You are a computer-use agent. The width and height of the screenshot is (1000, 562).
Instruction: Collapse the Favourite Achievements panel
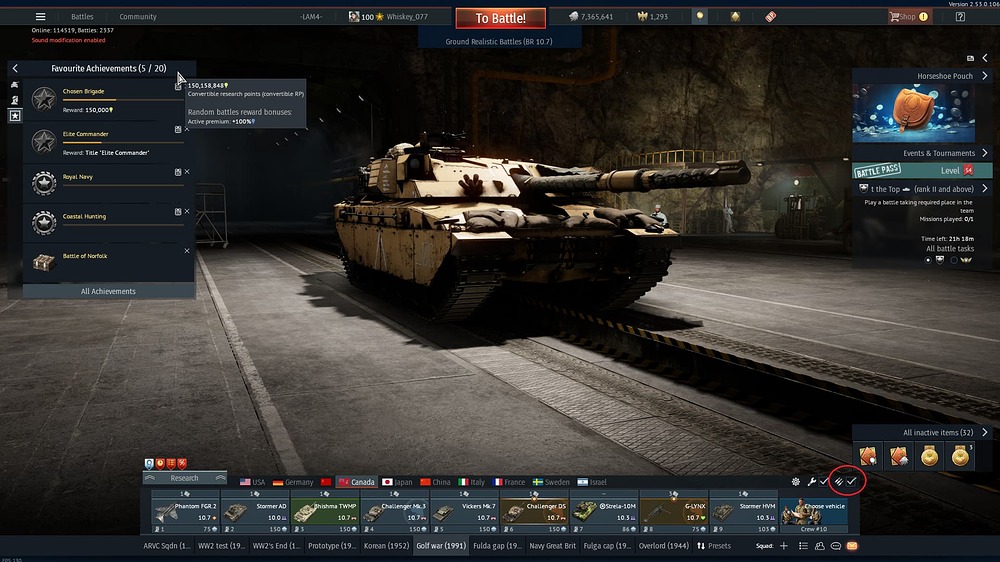click(15, 68)
